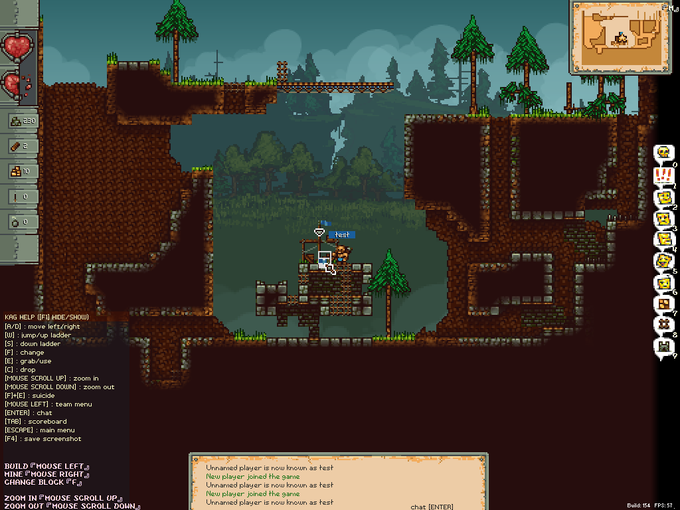Use the emote bubble numbered 6

coord(662,283)
